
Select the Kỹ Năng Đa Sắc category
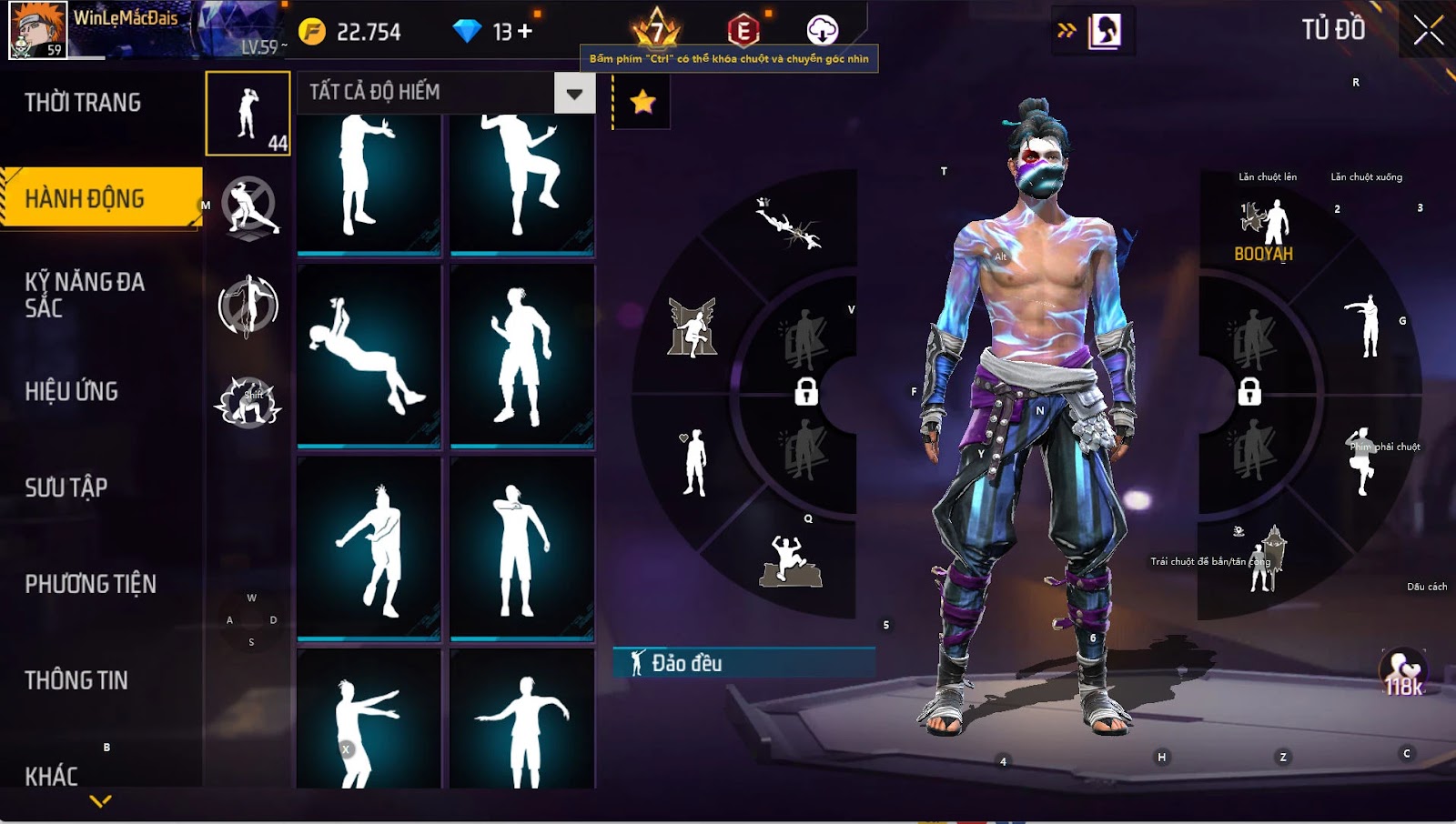(x=85, y=295)
